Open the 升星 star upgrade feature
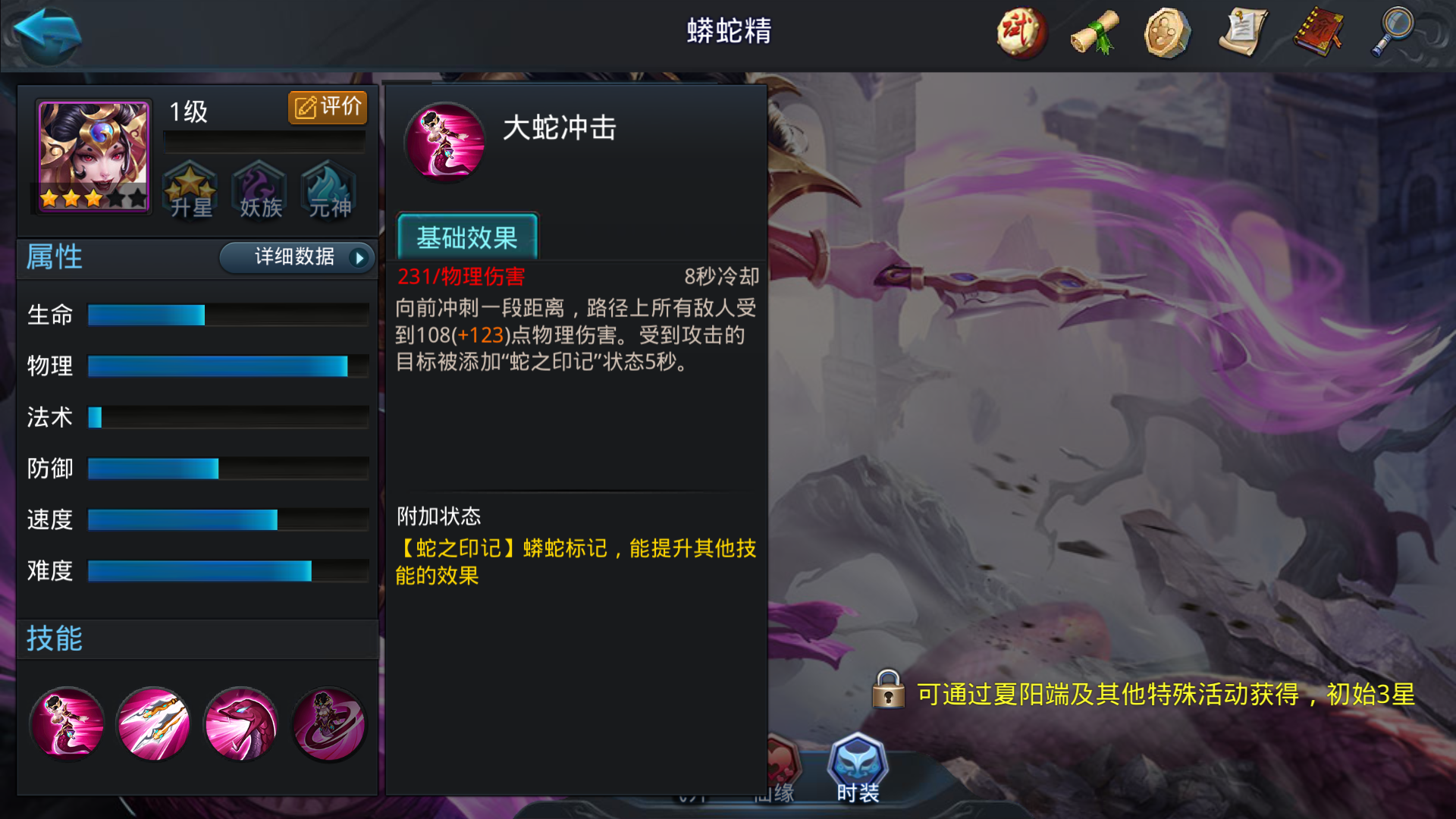Viewport: 1456px width, 819px height. [190, 191]
